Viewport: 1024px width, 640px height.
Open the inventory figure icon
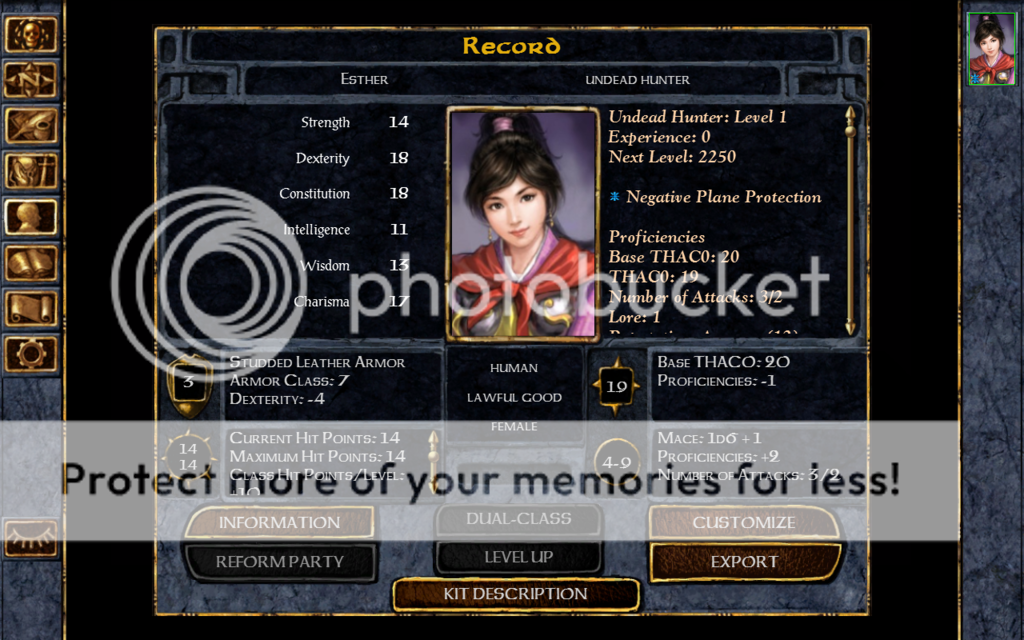pyautogui.click(x=30, y=171)
